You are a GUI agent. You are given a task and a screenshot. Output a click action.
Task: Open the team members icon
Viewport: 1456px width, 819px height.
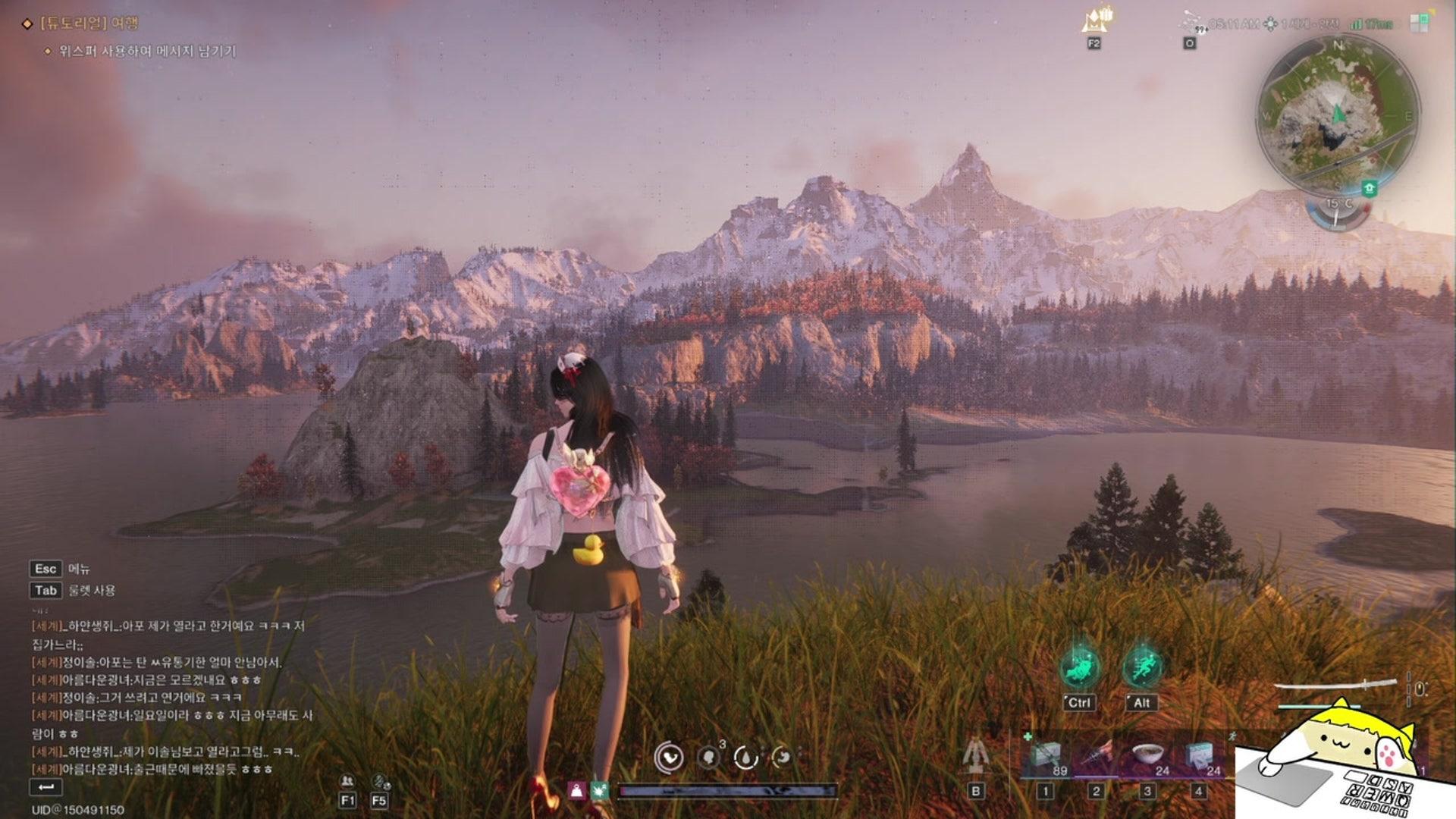[347, 782]
